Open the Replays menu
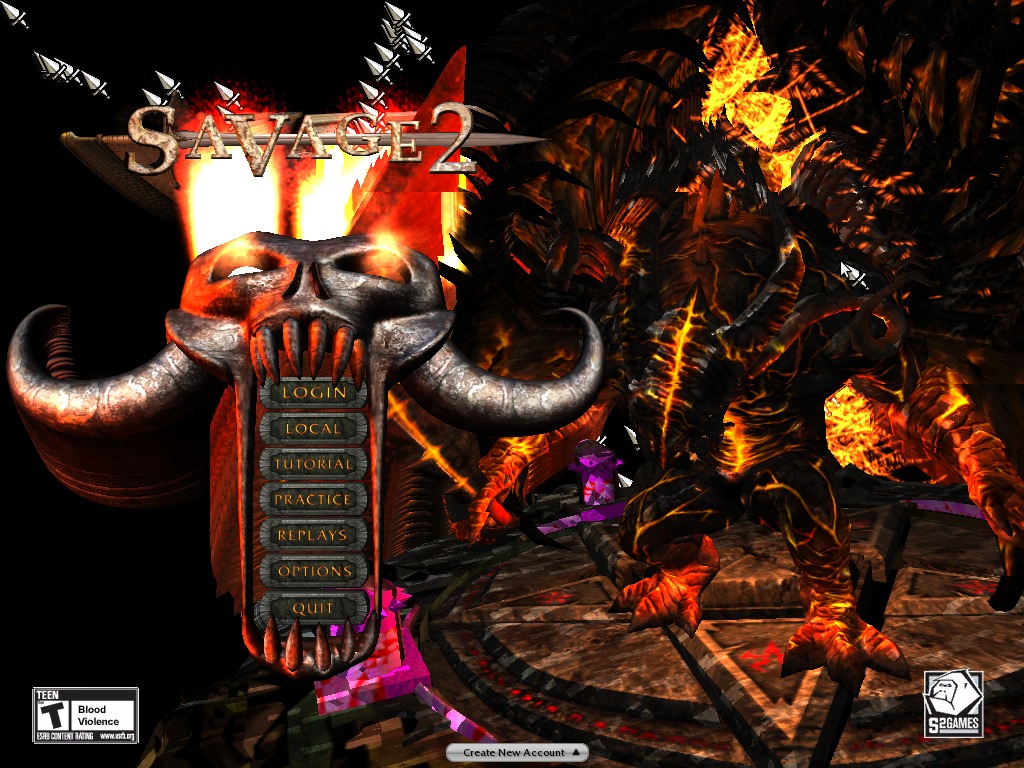Viewport: 1024px width, 768px height. pyautogui.click(x=313, y=535)
